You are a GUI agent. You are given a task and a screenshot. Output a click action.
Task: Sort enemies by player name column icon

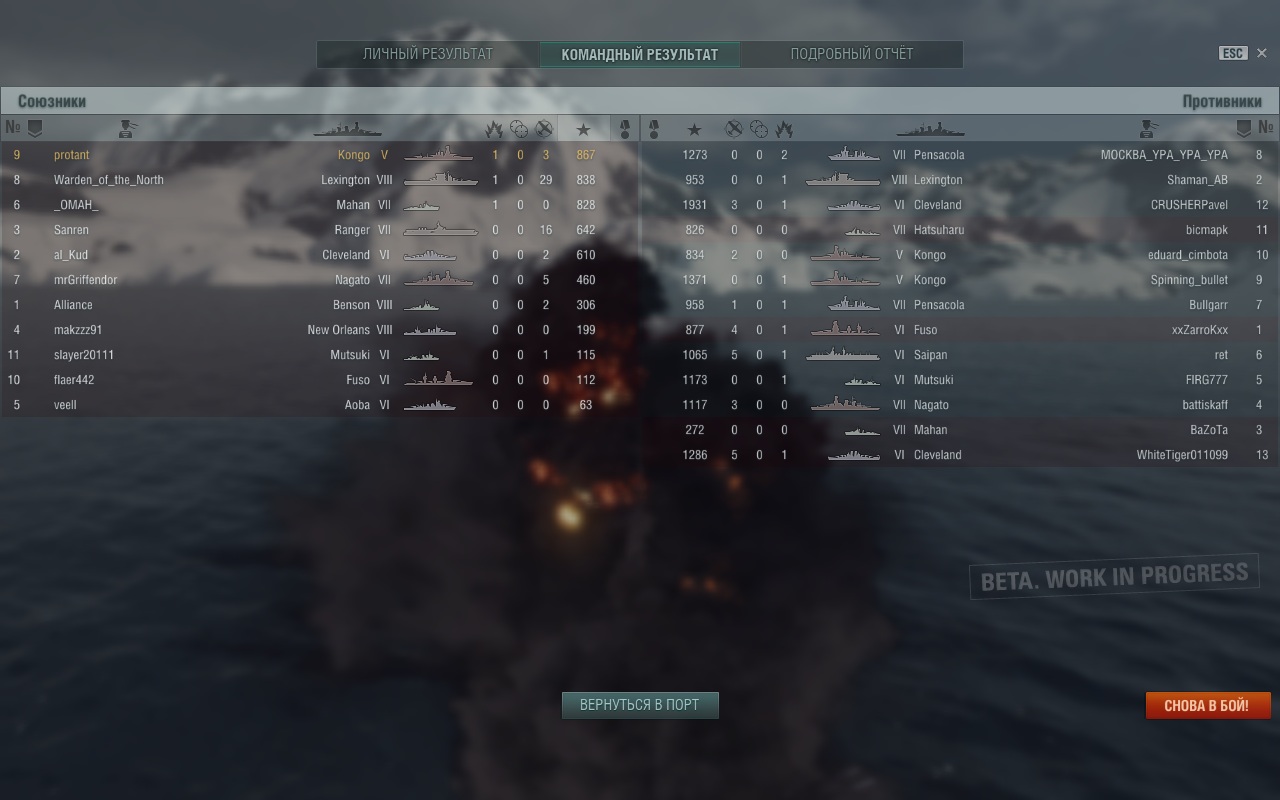point(1148,129)
